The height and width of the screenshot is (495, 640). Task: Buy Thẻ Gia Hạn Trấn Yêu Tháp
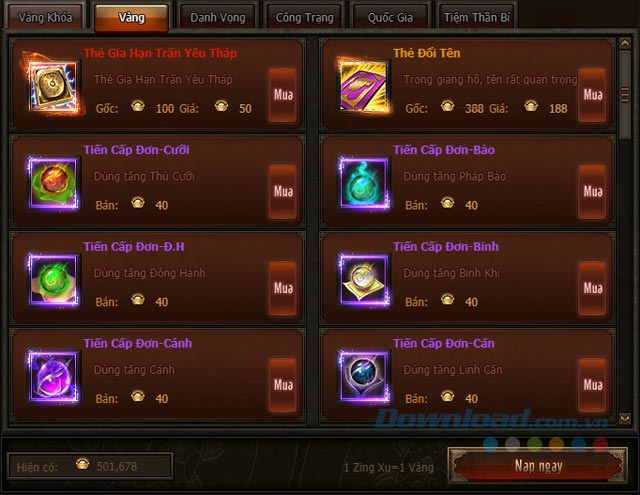(283, 94)
